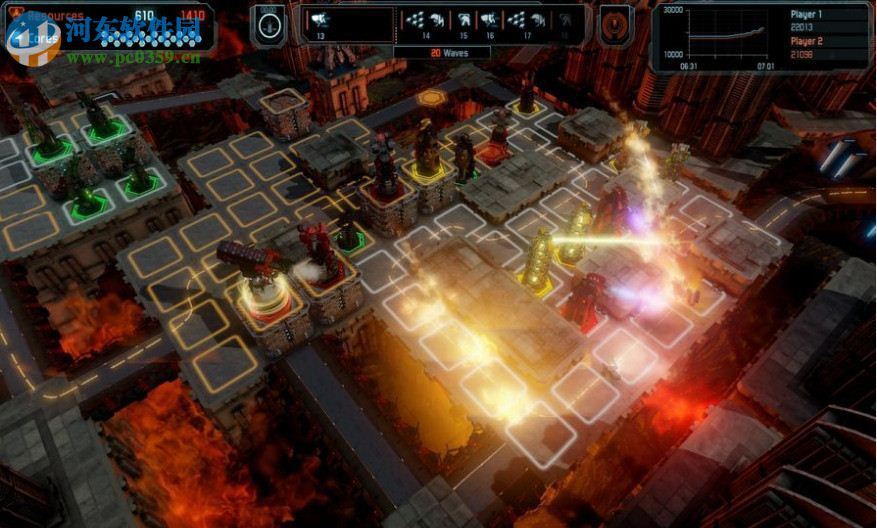Select the wave 15 enemy preview

tap(464, 24)
